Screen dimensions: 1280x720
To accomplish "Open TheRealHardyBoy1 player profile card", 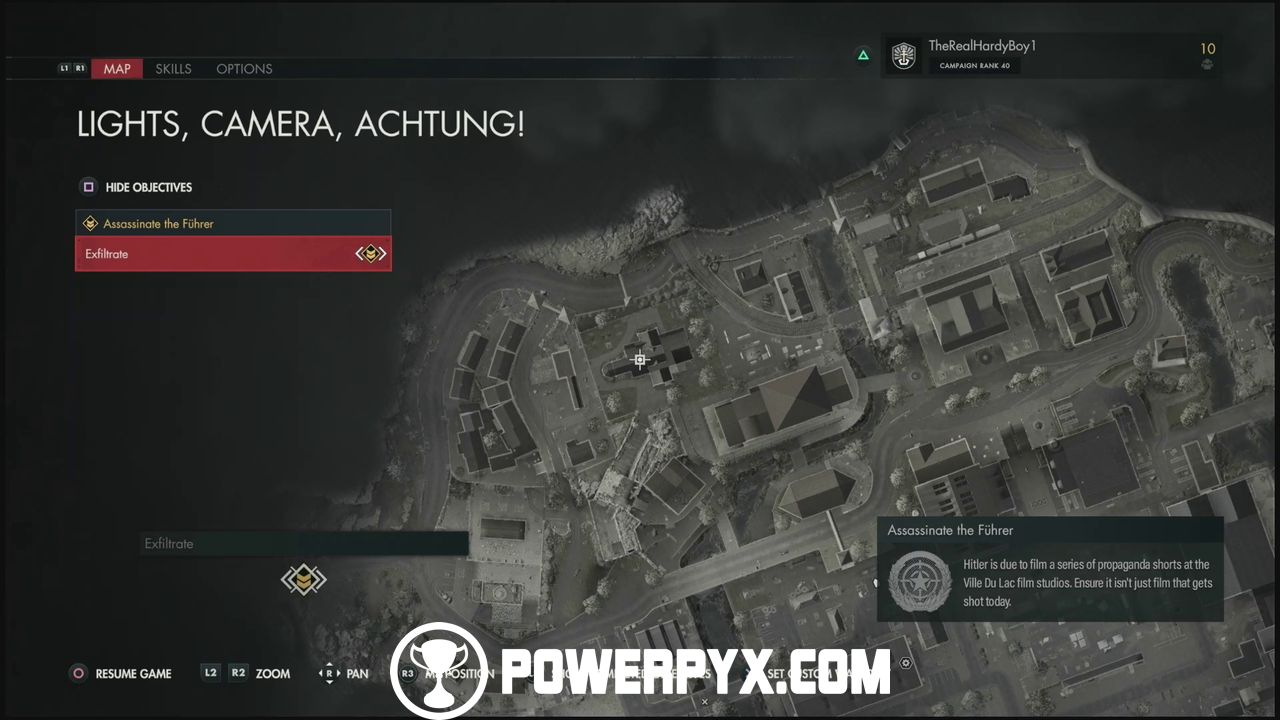I will [x=1050, y=56].
